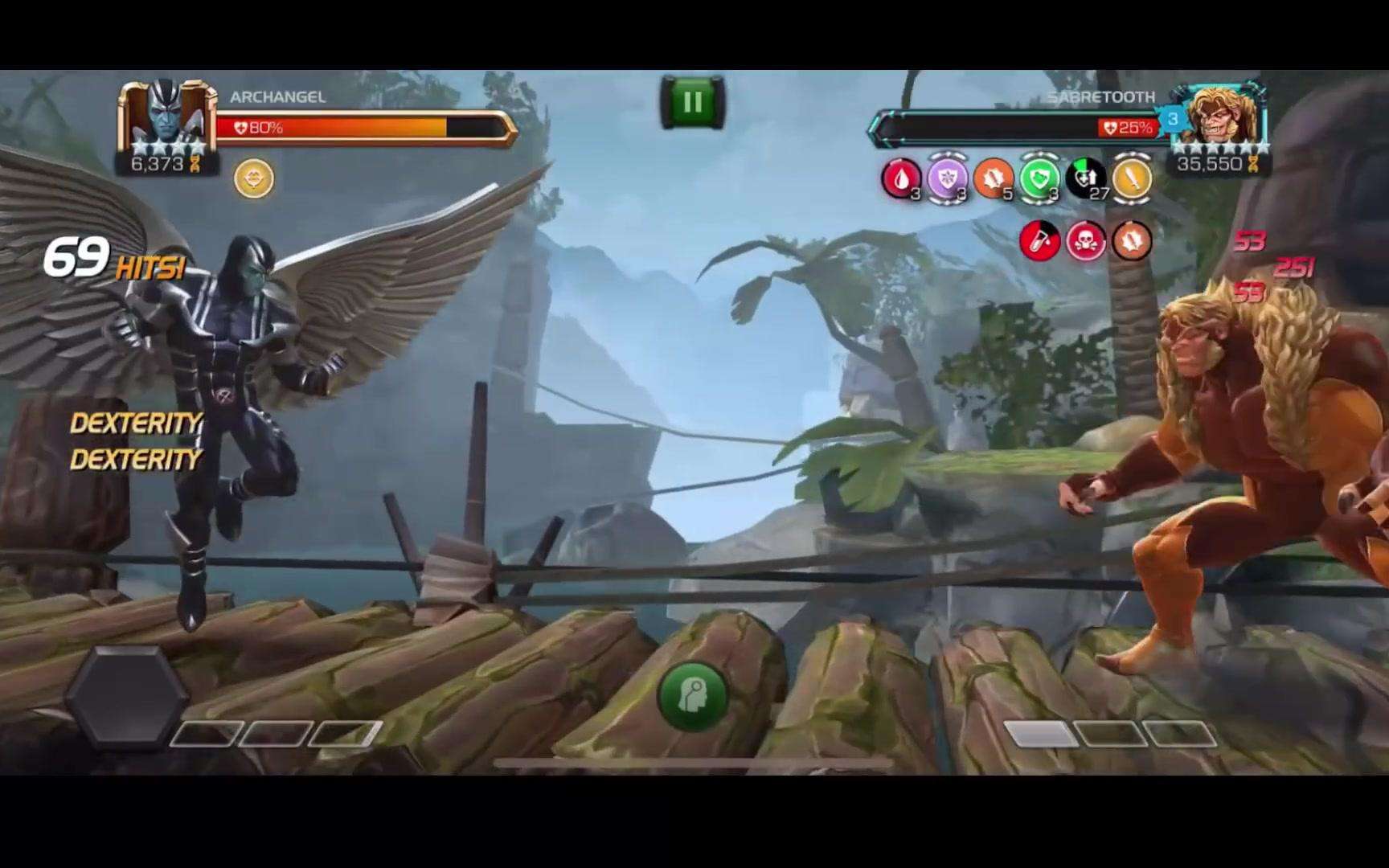Inspect the gold heart buff under Archangel

click(x=254, y=178)
